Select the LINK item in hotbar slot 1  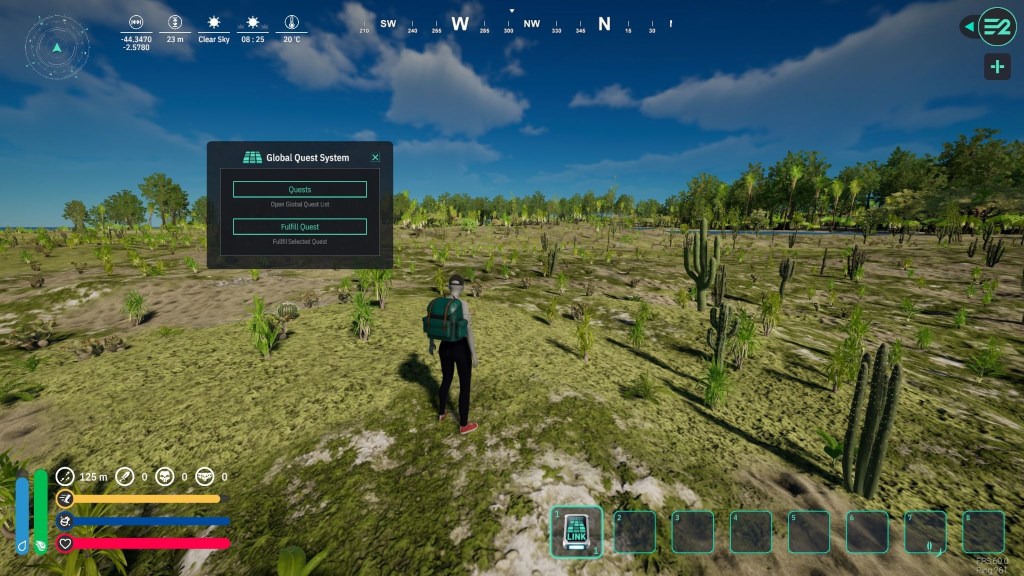[x=577, y=532]
